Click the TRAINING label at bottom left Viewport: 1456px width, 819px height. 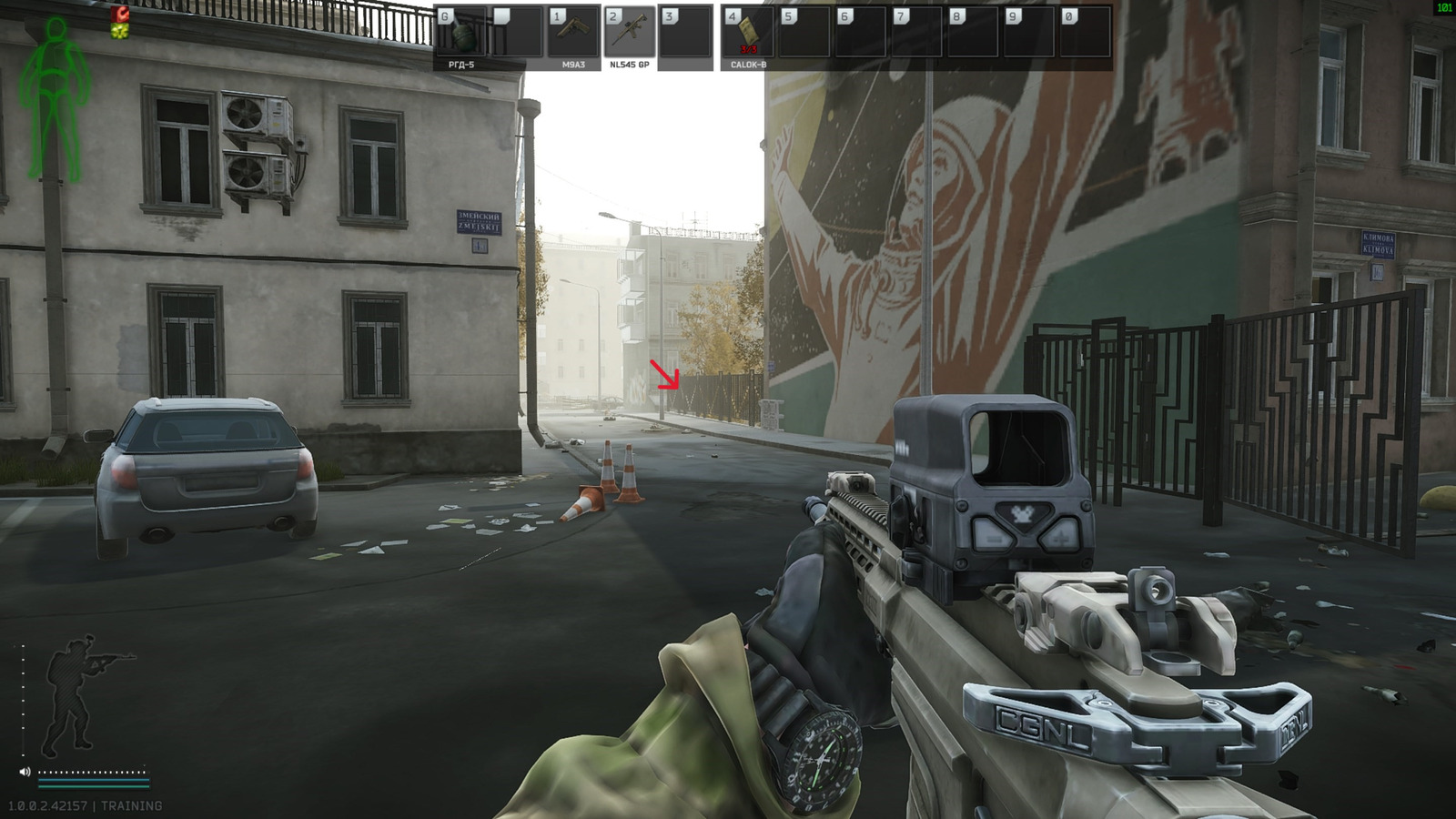(x=133, y=804)
